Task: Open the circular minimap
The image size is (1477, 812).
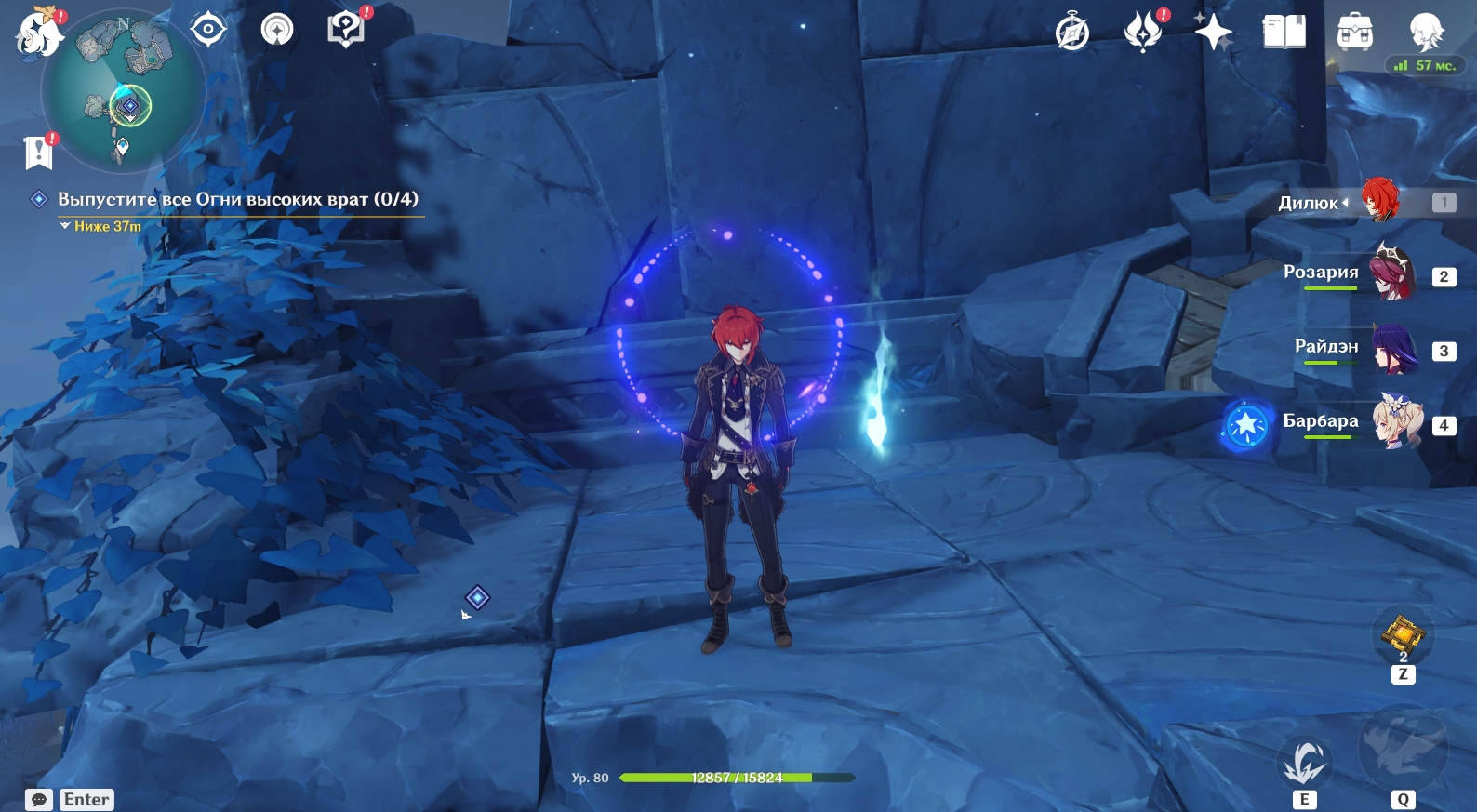Action: pyautogui.click(x=123, y=91)
